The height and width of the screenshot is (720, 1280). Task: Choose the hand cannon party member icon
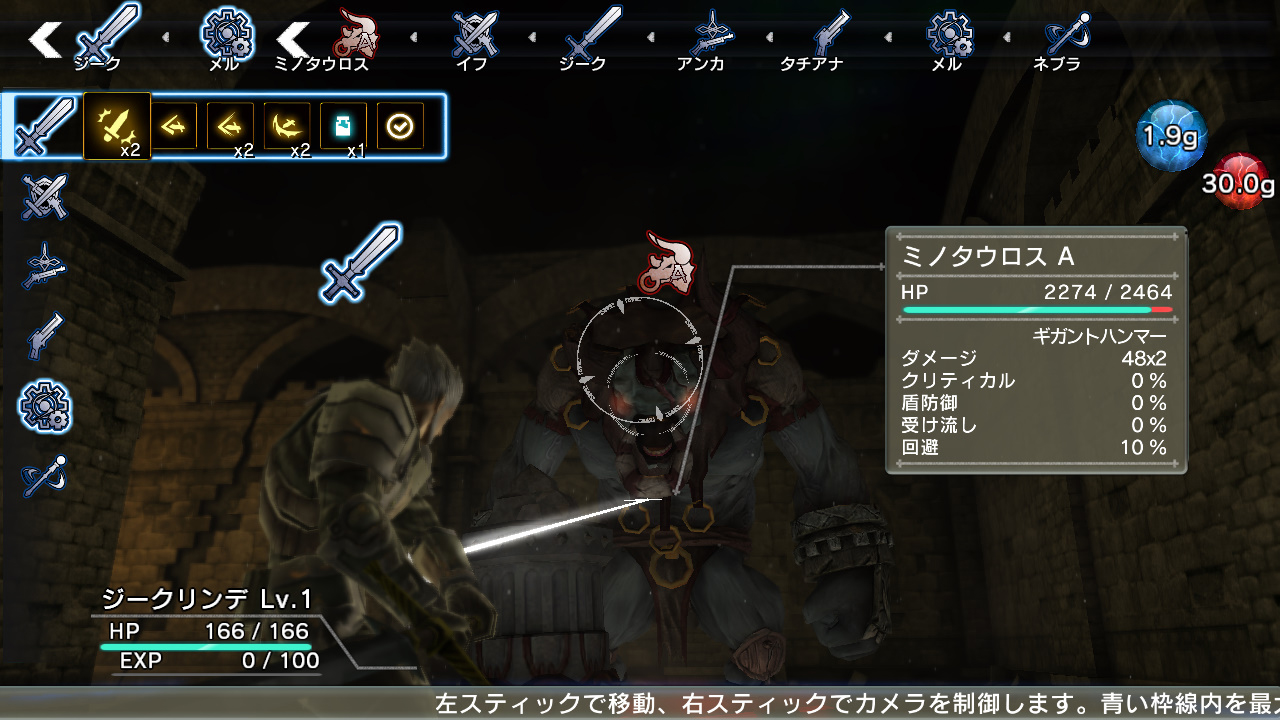(44, 336)
